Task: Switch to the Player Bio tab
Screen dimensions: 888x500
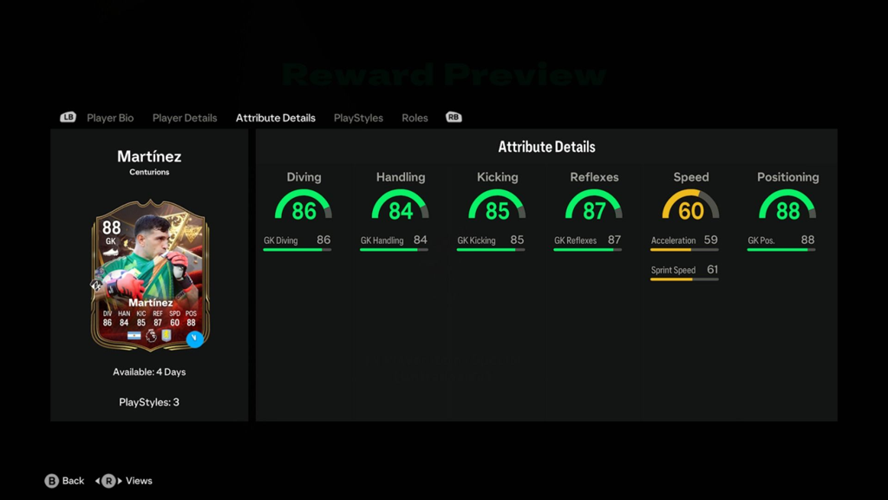Action: 110,118
